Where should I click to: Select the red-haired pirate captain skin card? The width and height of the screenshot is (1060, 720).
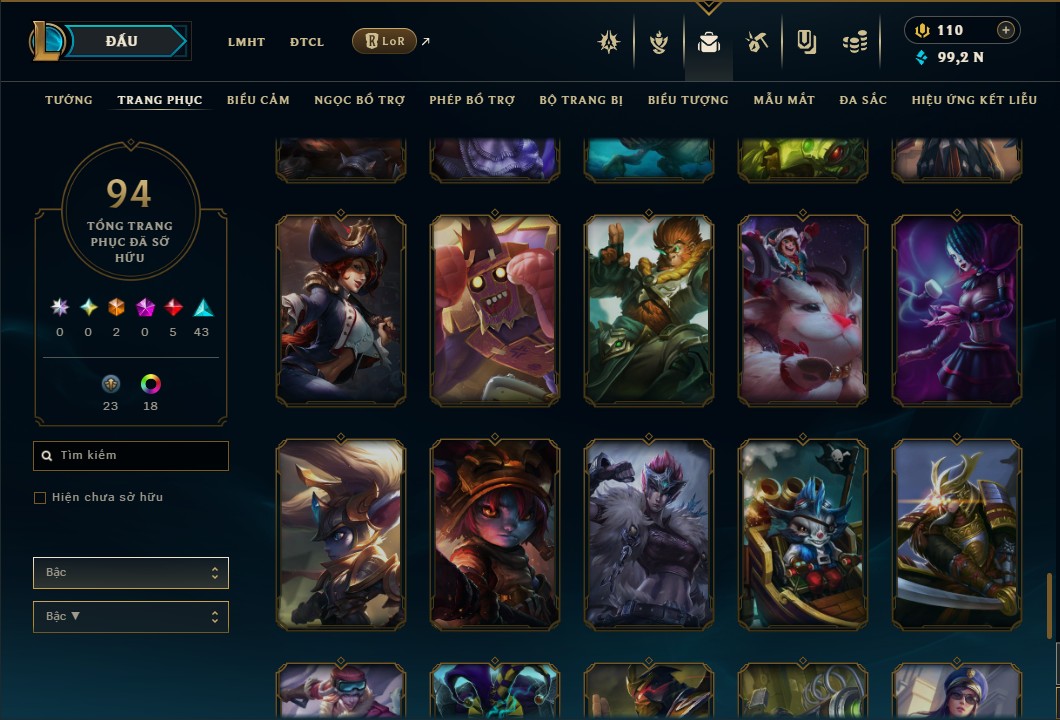[341, 311]
